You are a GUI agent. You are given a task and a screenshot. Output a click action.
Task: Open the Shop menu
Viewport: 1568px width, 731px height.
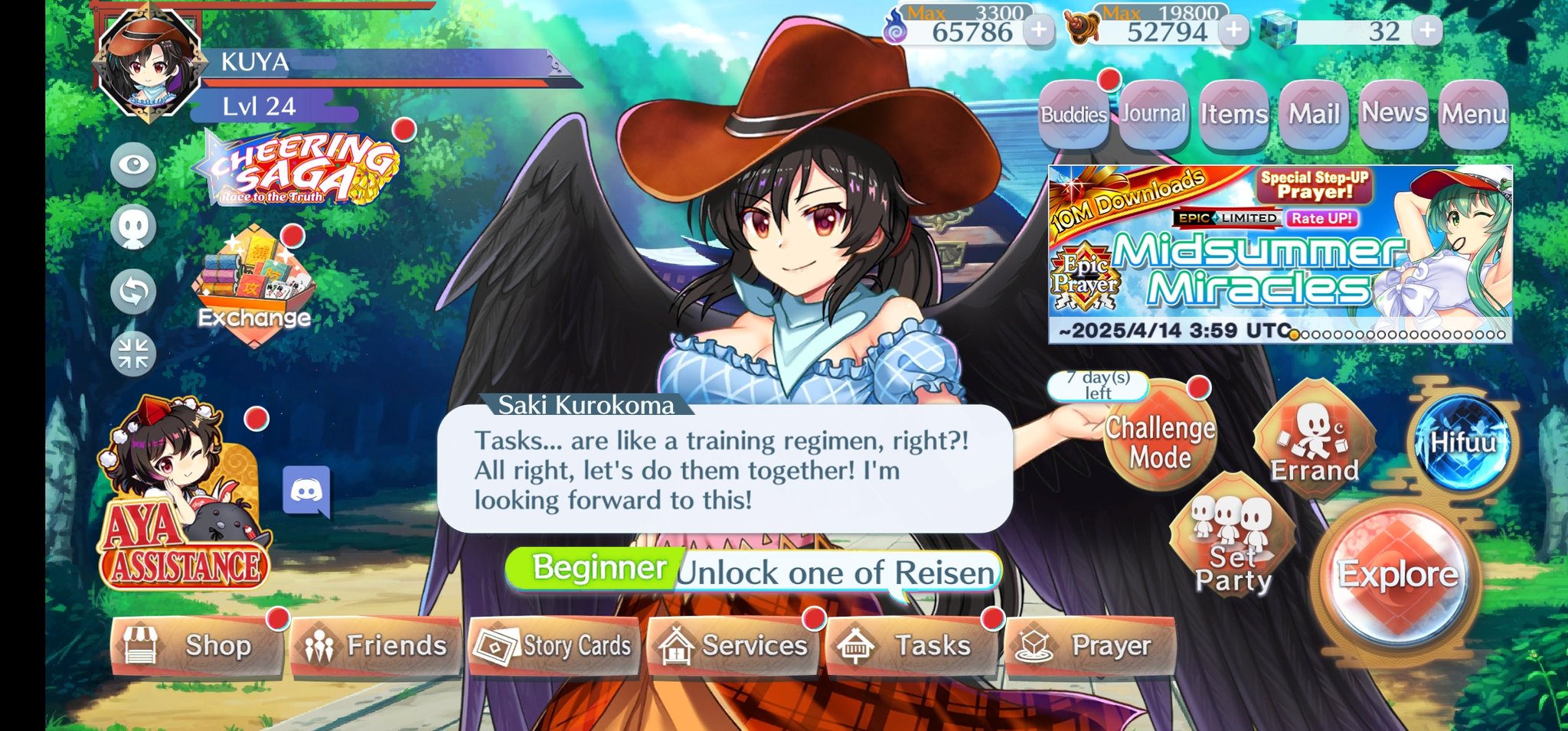click(x=198, y=646)
